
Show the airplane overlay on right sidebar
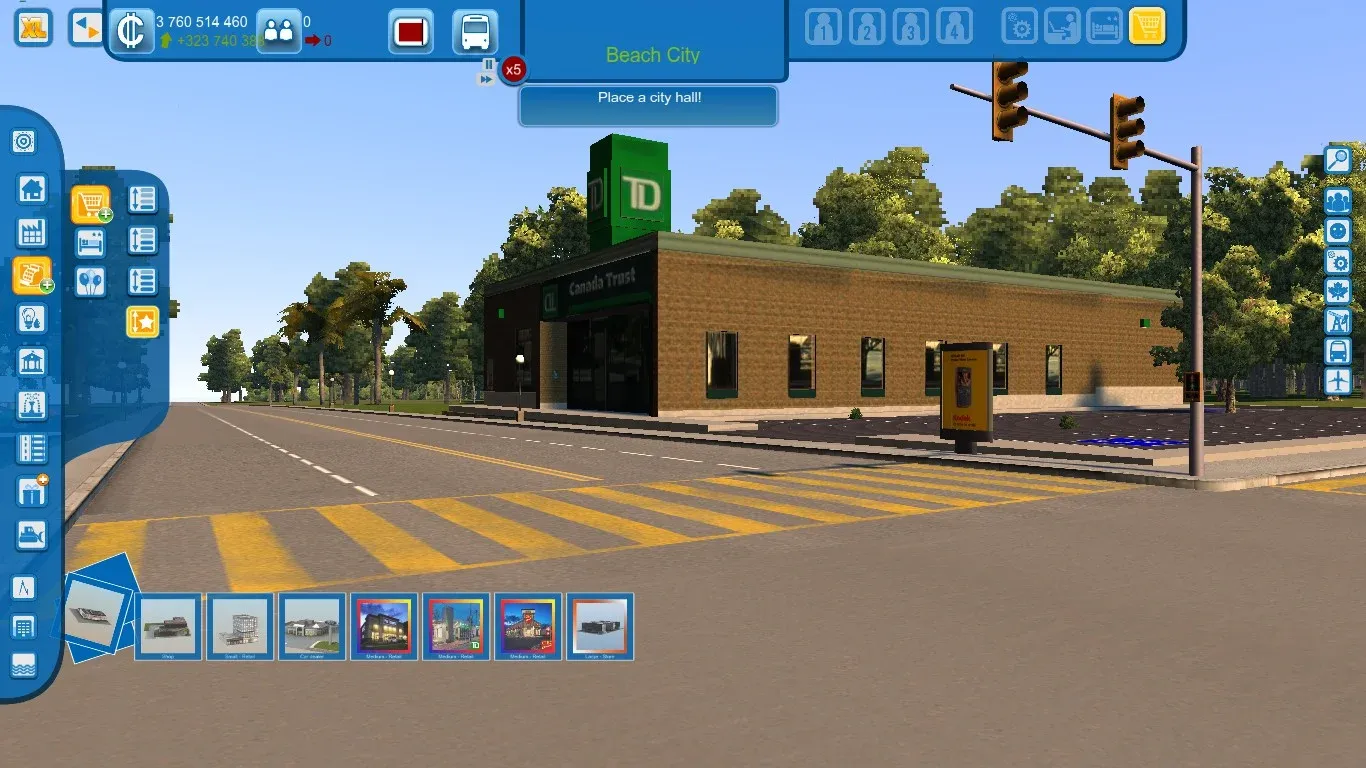[x=1337, y=381]
